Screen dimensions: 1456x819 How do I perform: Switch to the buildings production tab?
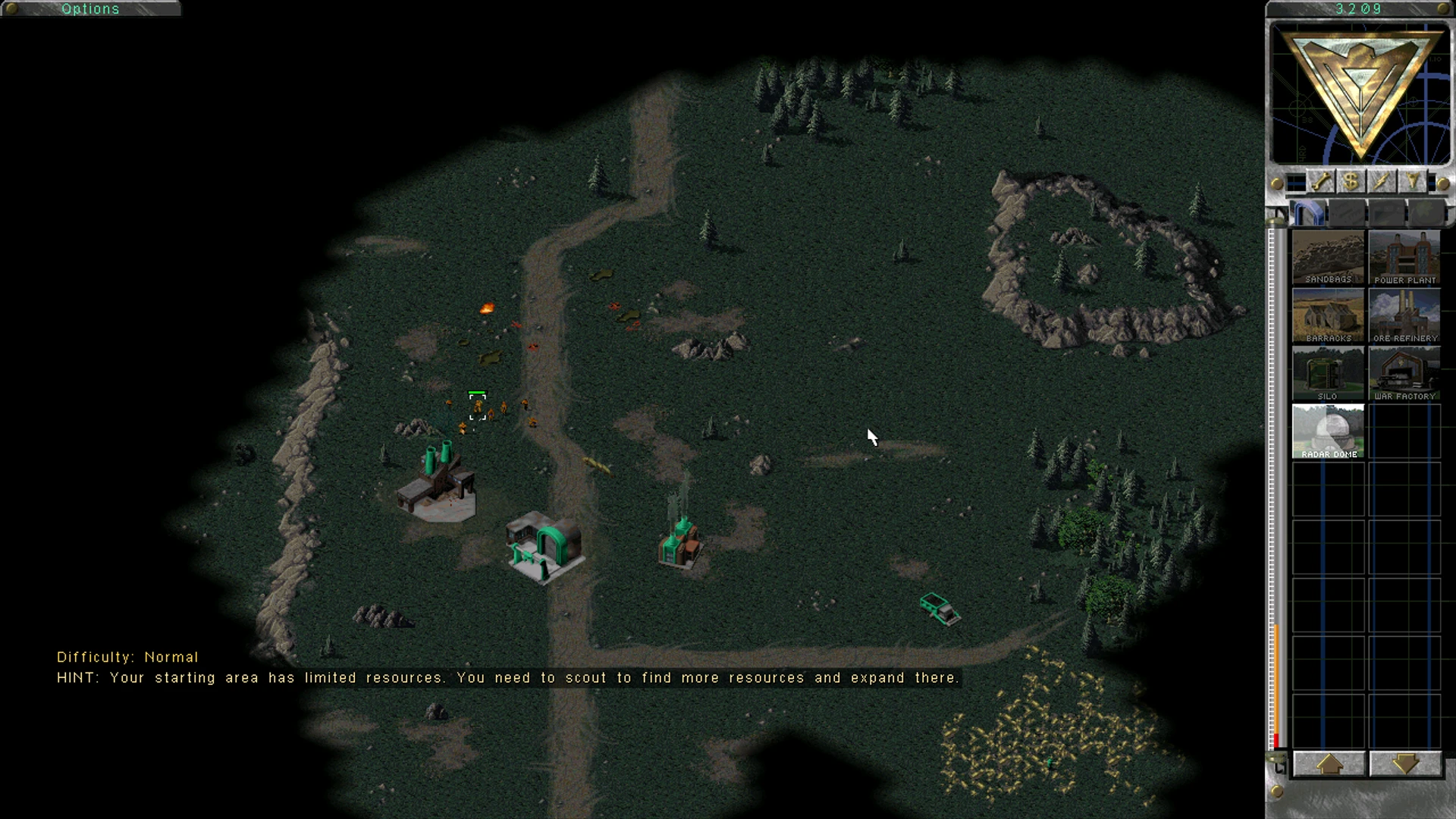coord(1307,214)
